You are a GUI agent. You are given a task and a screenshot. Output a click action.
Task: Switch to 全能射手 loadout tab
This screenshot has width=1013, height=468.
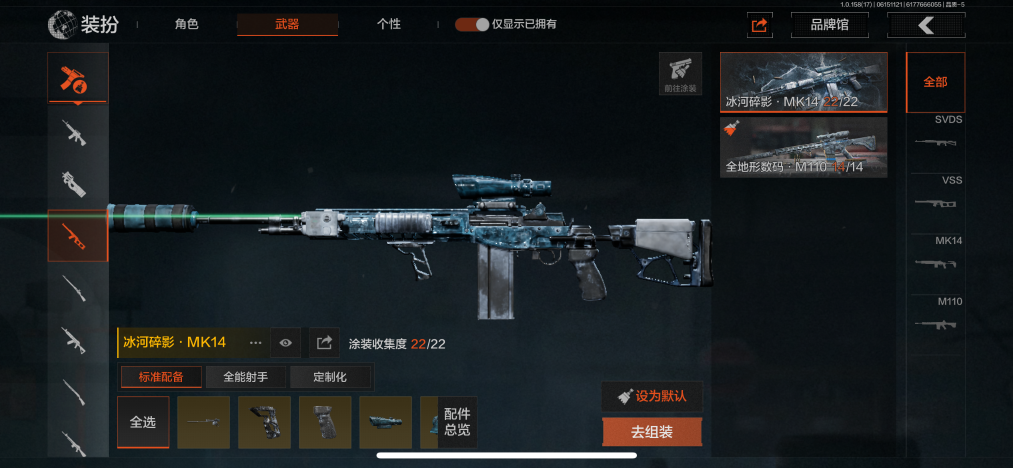[x=247, y=377]
